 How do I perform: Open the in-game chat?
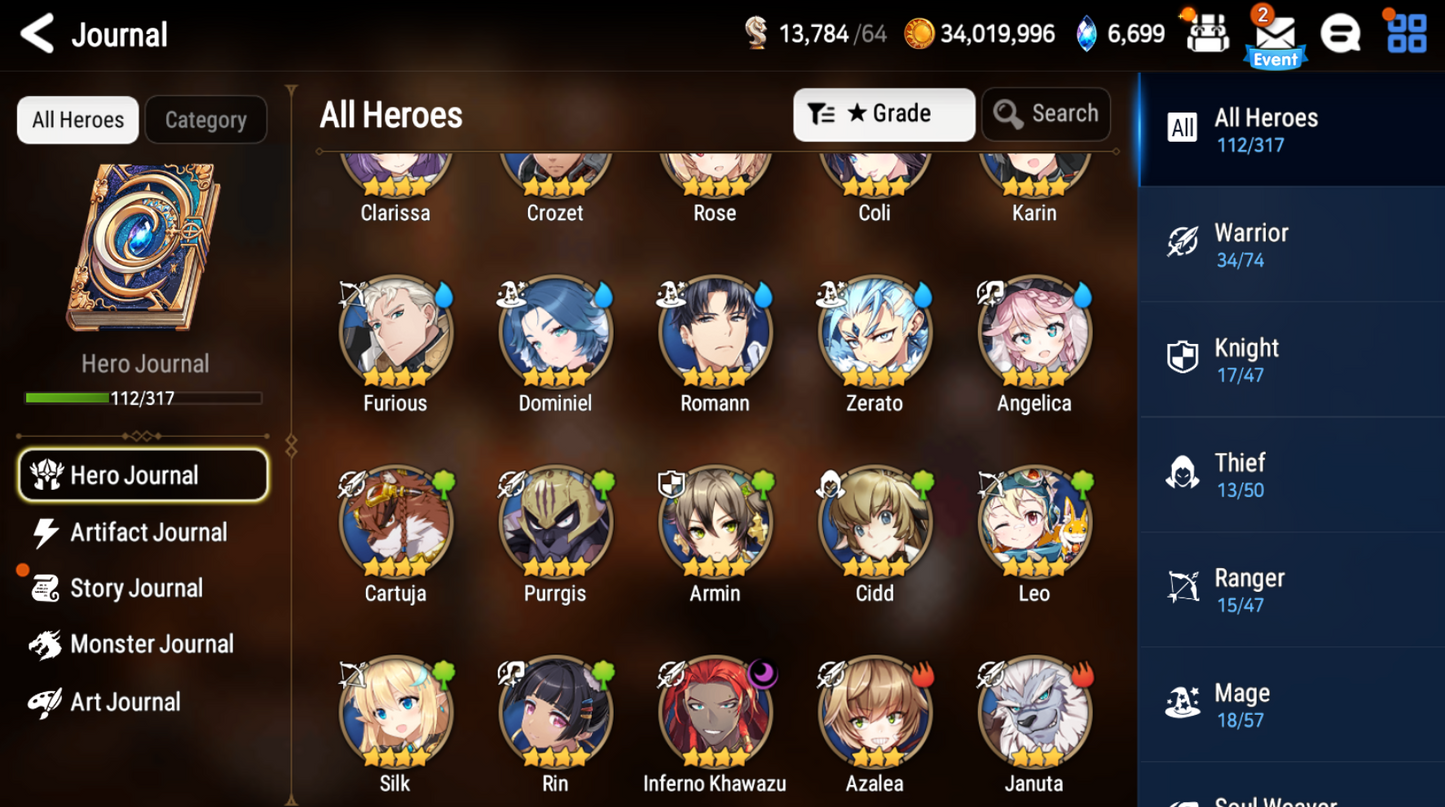(1340, 33)
